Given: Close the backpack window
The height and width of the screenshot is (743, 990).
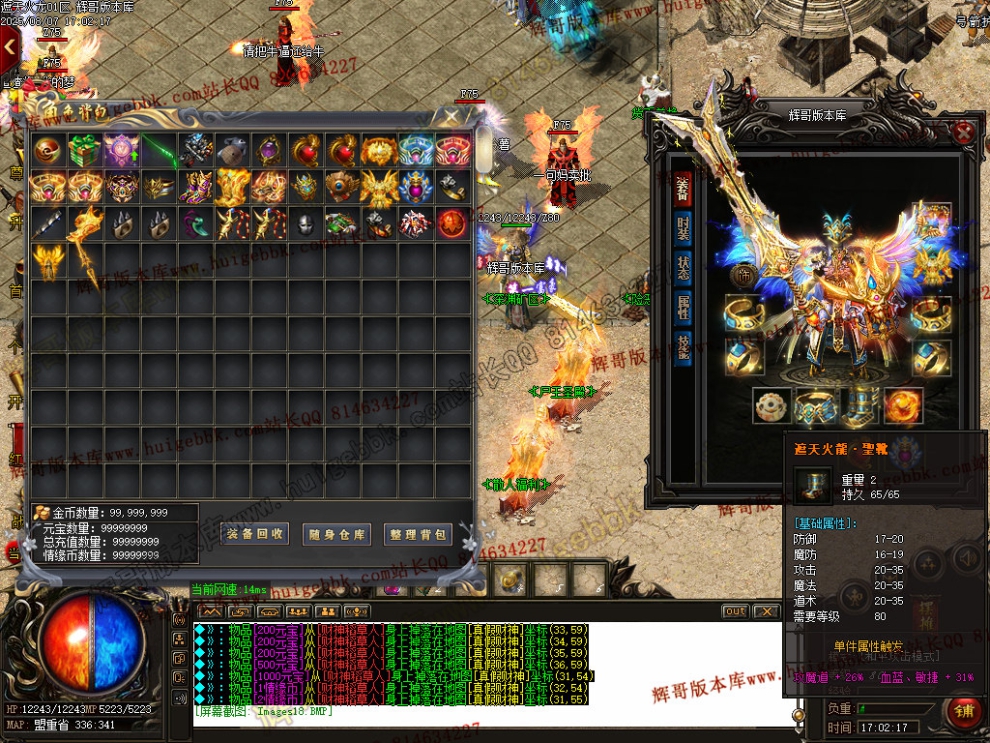Looking at the screenshot, I should (452, 116).
